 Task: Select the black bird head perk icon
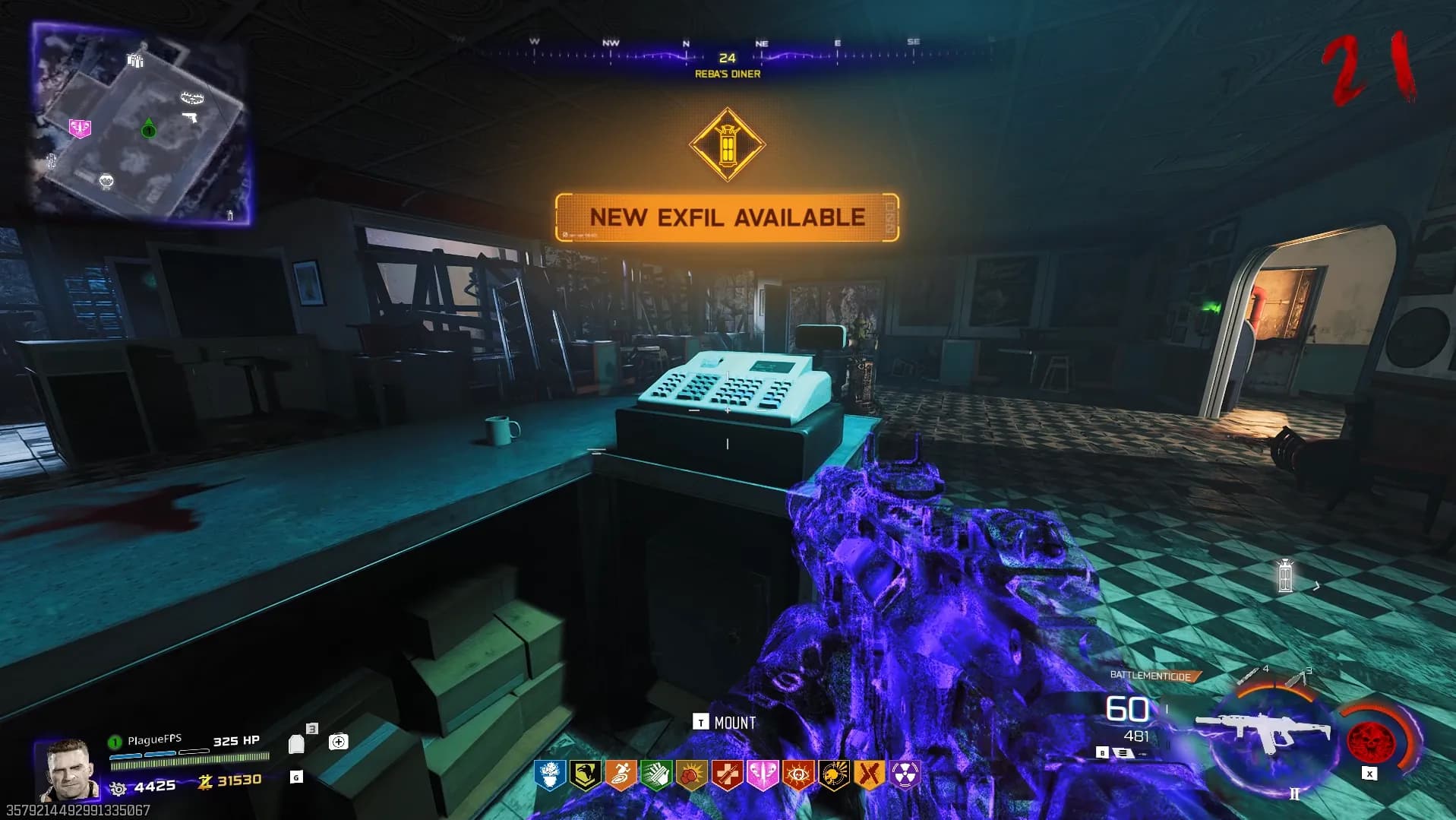(585, 774)
